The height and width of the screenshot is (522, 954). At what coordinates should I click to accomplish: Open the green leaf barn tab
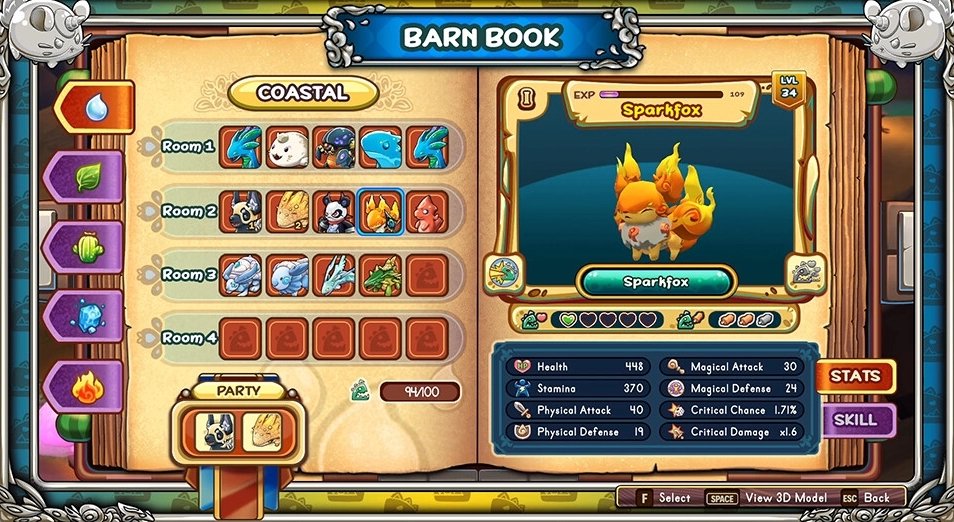pos(87,177)
